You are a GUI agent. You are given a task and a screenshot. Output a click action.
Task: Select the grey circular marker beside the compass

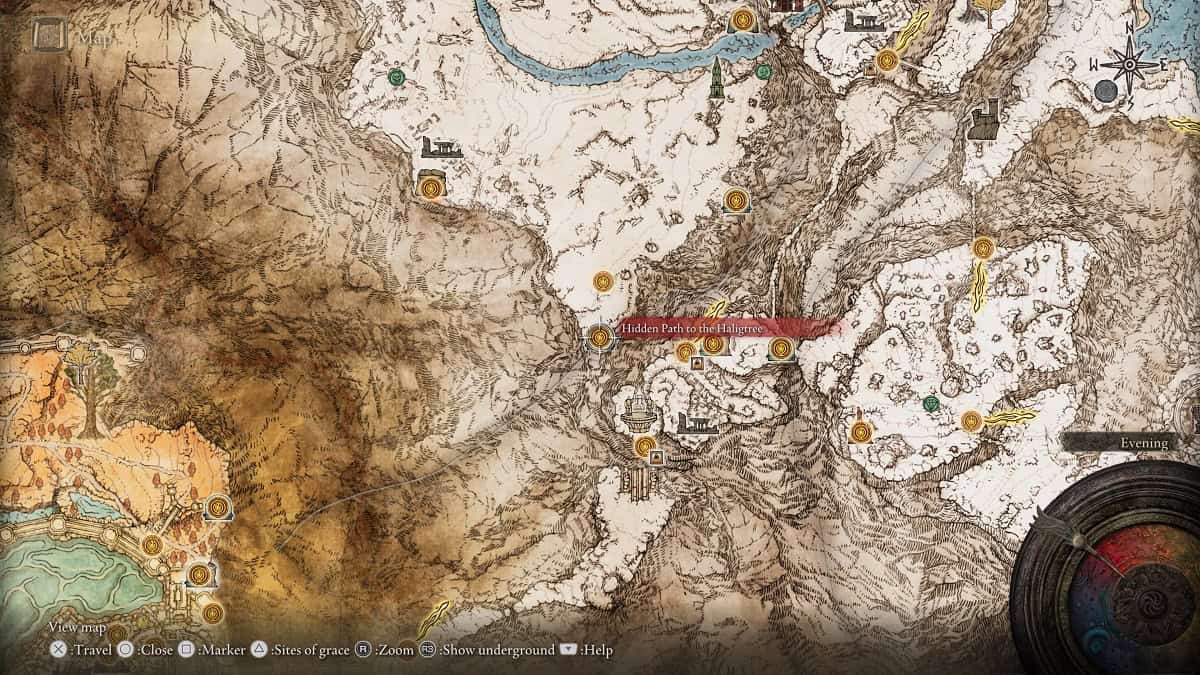pos(1106,92)
